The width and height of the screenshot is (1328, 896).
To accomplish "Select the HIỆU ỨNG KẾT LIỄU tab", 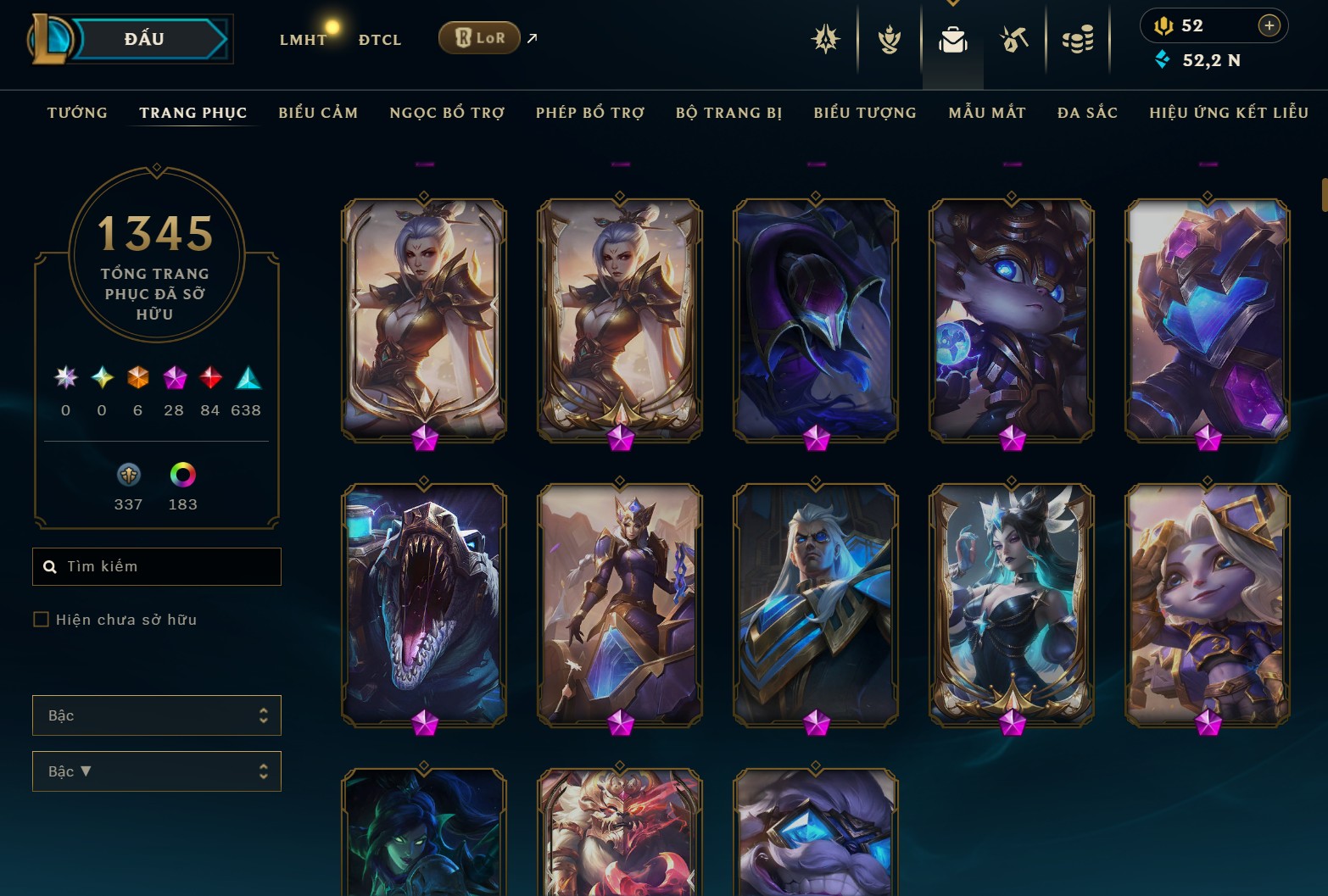I will point(1229,113).
